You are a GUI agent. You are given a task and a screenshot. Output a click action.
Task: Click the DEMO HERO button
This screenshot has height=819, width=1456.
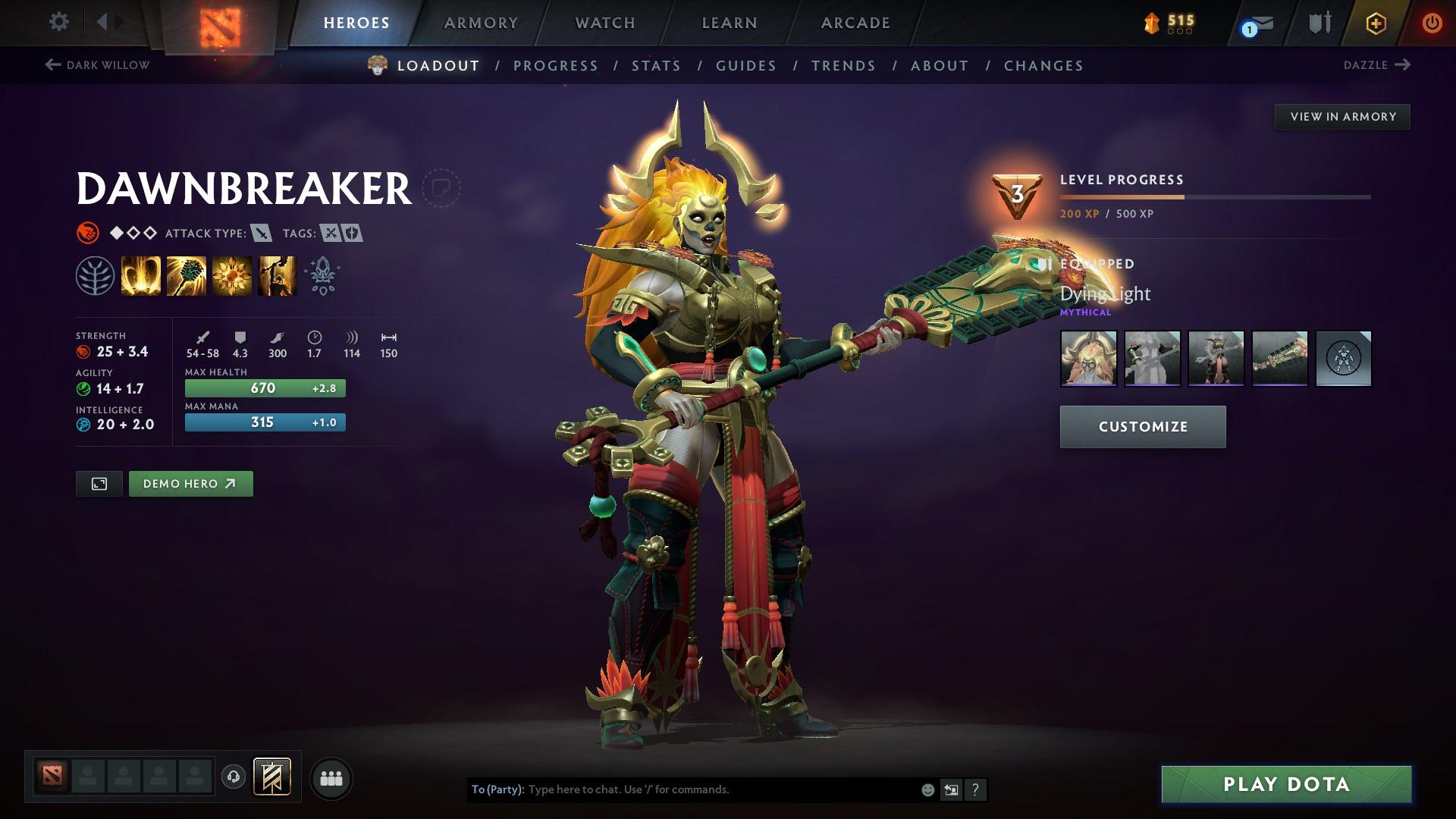pyautogui.click(x=190, y=483)
